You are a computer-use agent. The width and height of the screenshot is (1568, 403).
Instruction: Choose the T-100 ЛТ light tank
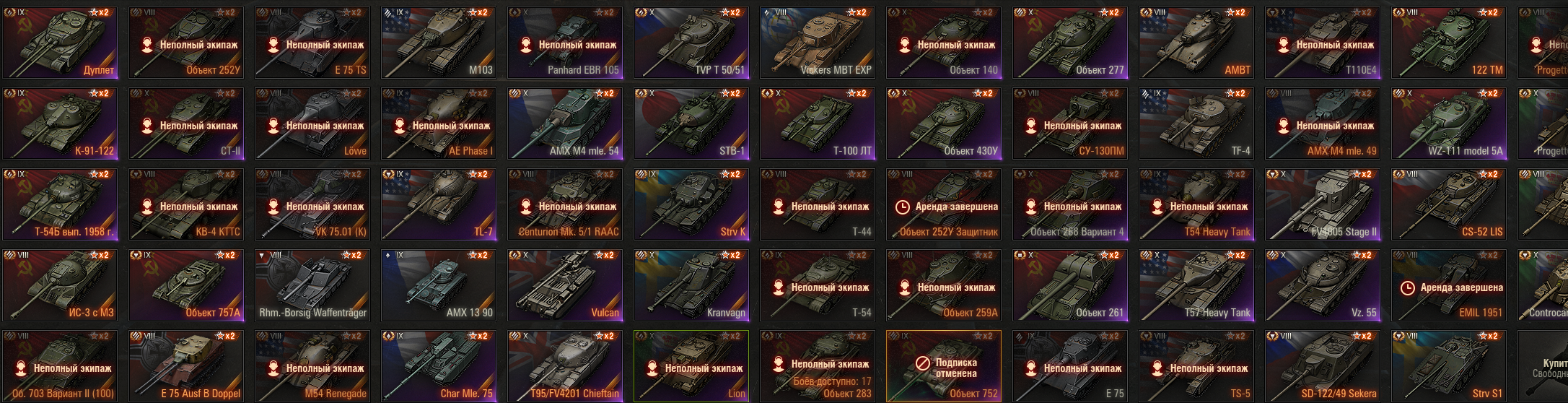pyautogui.click(x=818, y=123)
